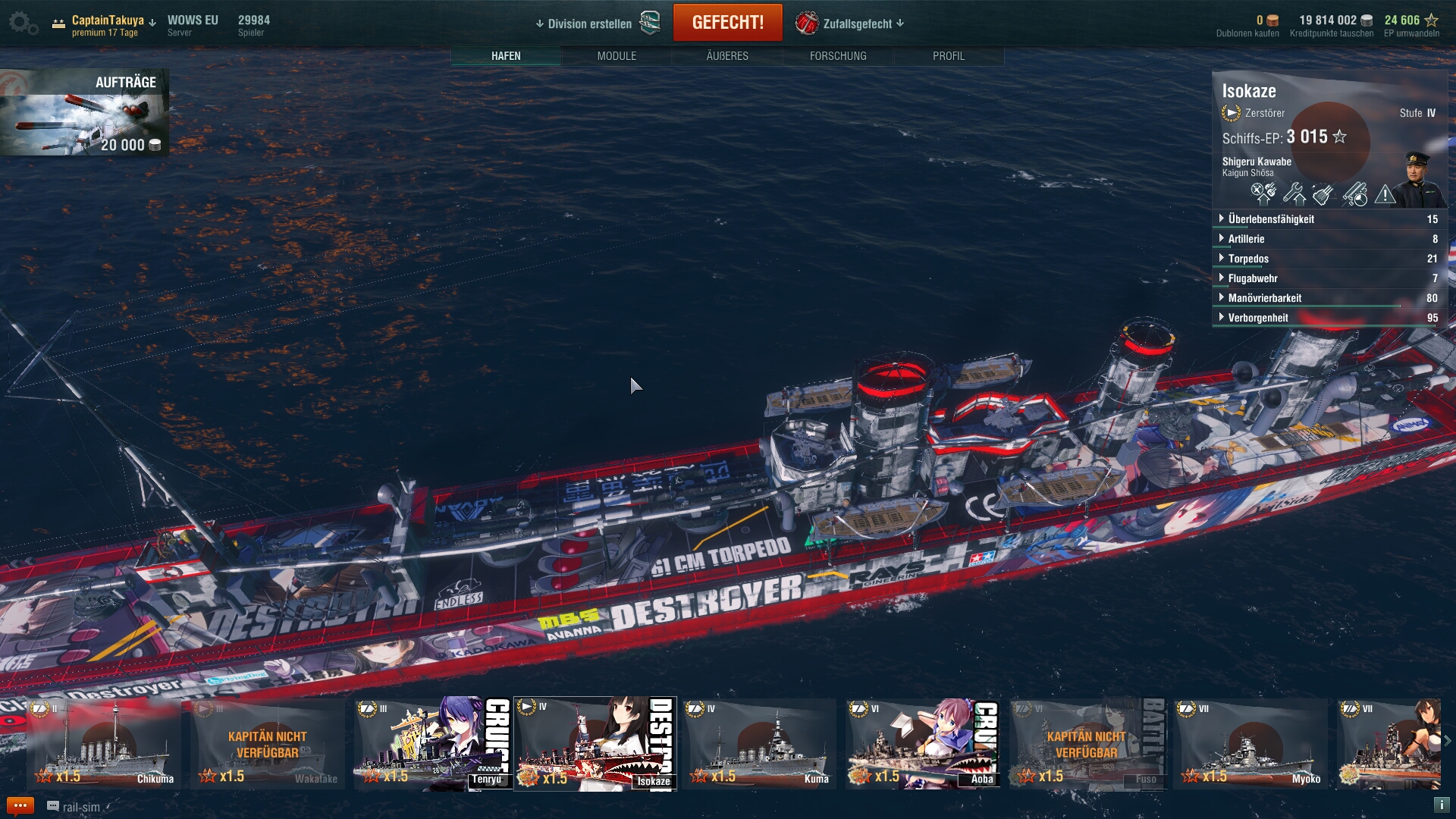The image size is (1456, 819).
Task: Open the orange chat button
Action: (x=20, y=806)
